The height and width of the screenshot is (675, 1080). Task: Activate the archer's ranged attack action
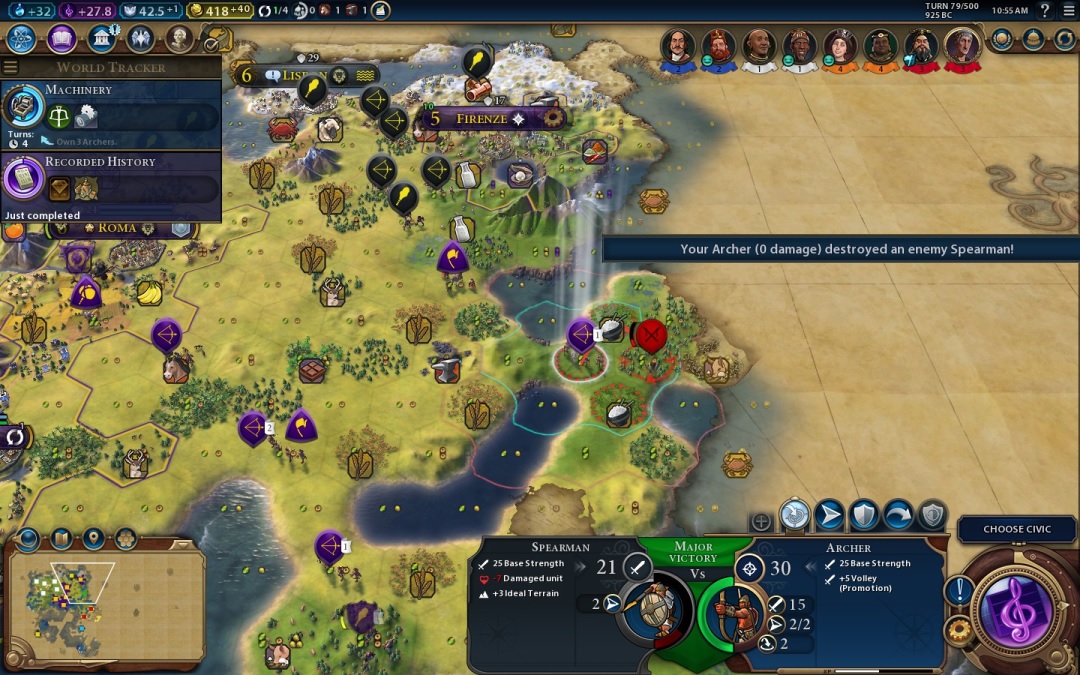click(x=795, y=515)
